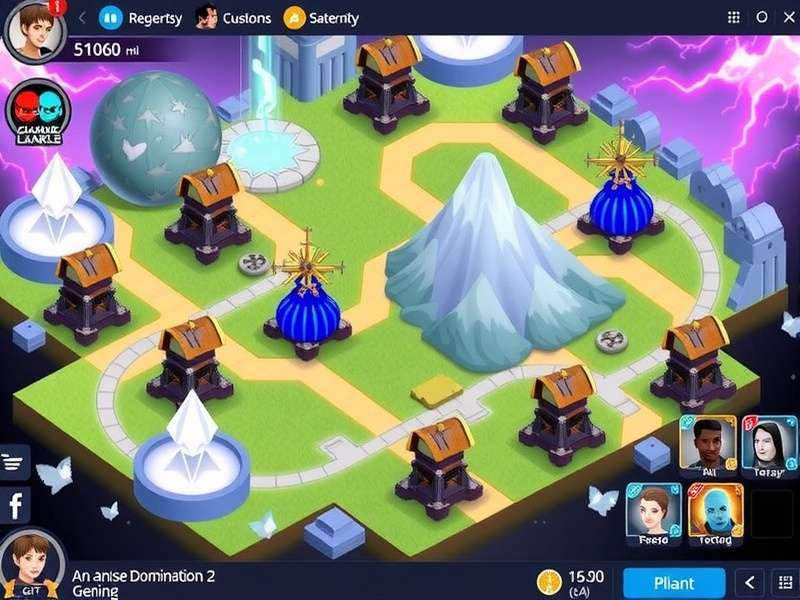
Task: Click the left arrow beside Pliant
Action: [x=751, y=582]
